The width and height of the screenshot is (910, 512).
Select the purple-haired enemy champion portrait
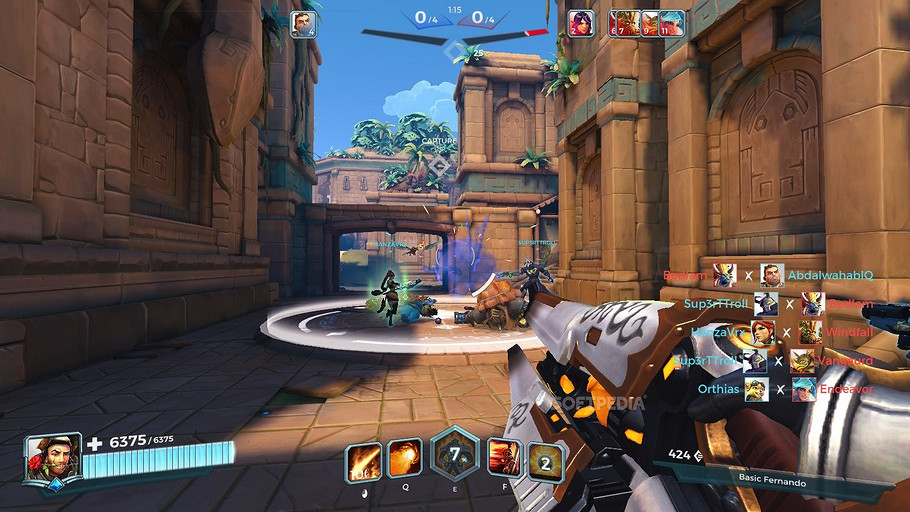[x=580, y=23]
